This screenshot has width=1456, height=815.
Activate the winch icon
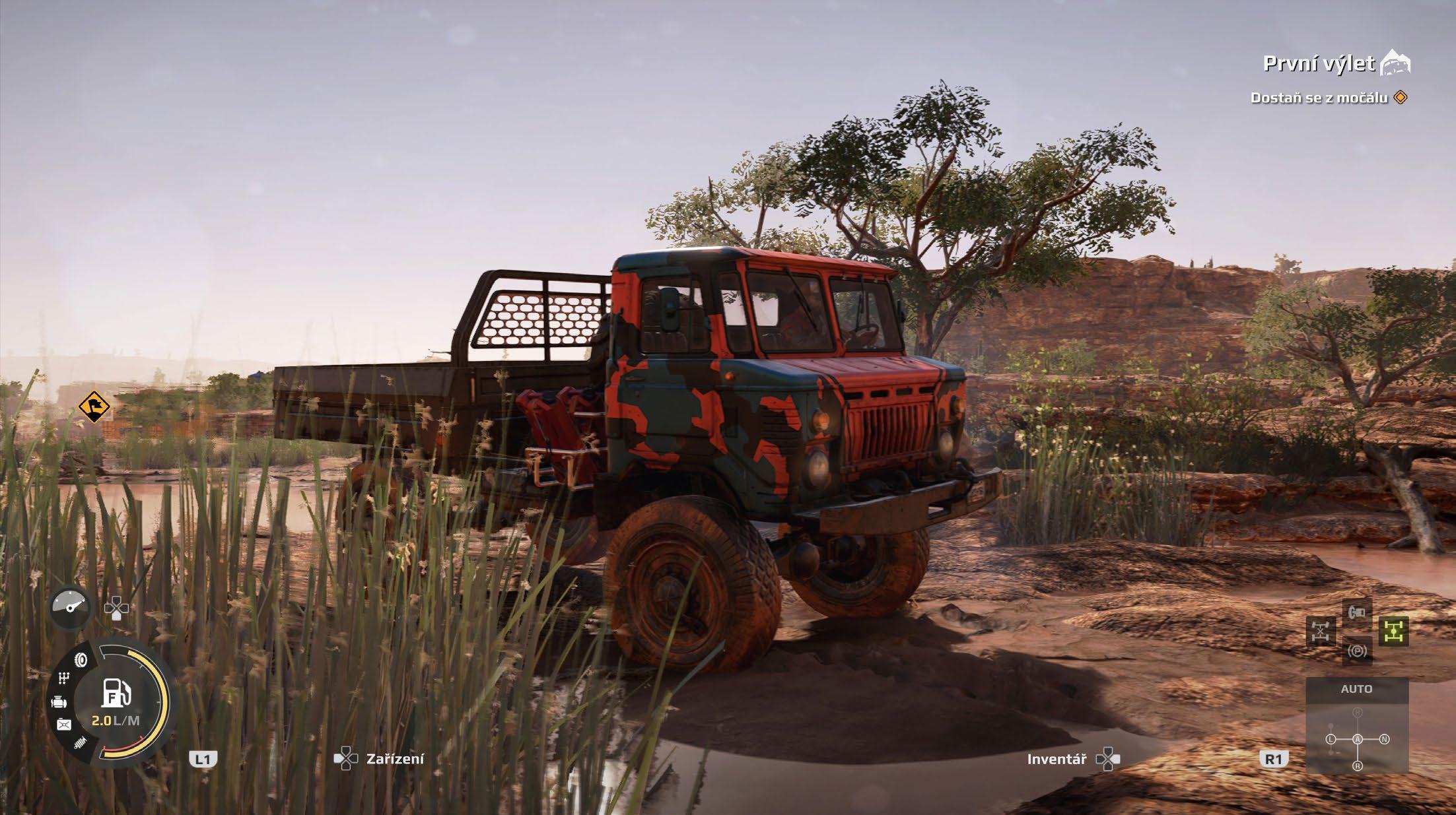coord(1358,612)
